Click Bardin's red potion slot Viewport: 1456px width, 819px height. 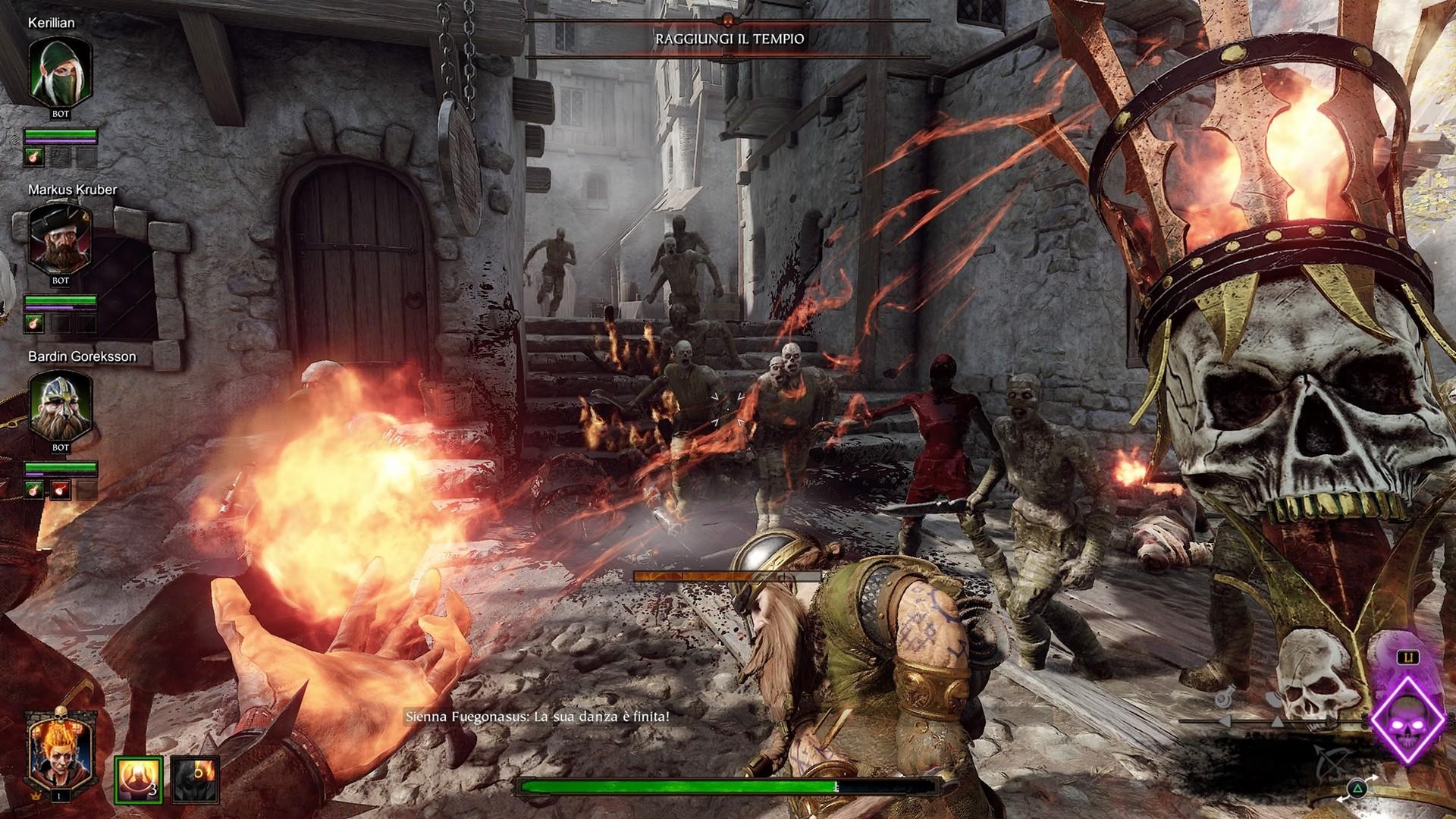pyautogui.click(x=61, y=491)
